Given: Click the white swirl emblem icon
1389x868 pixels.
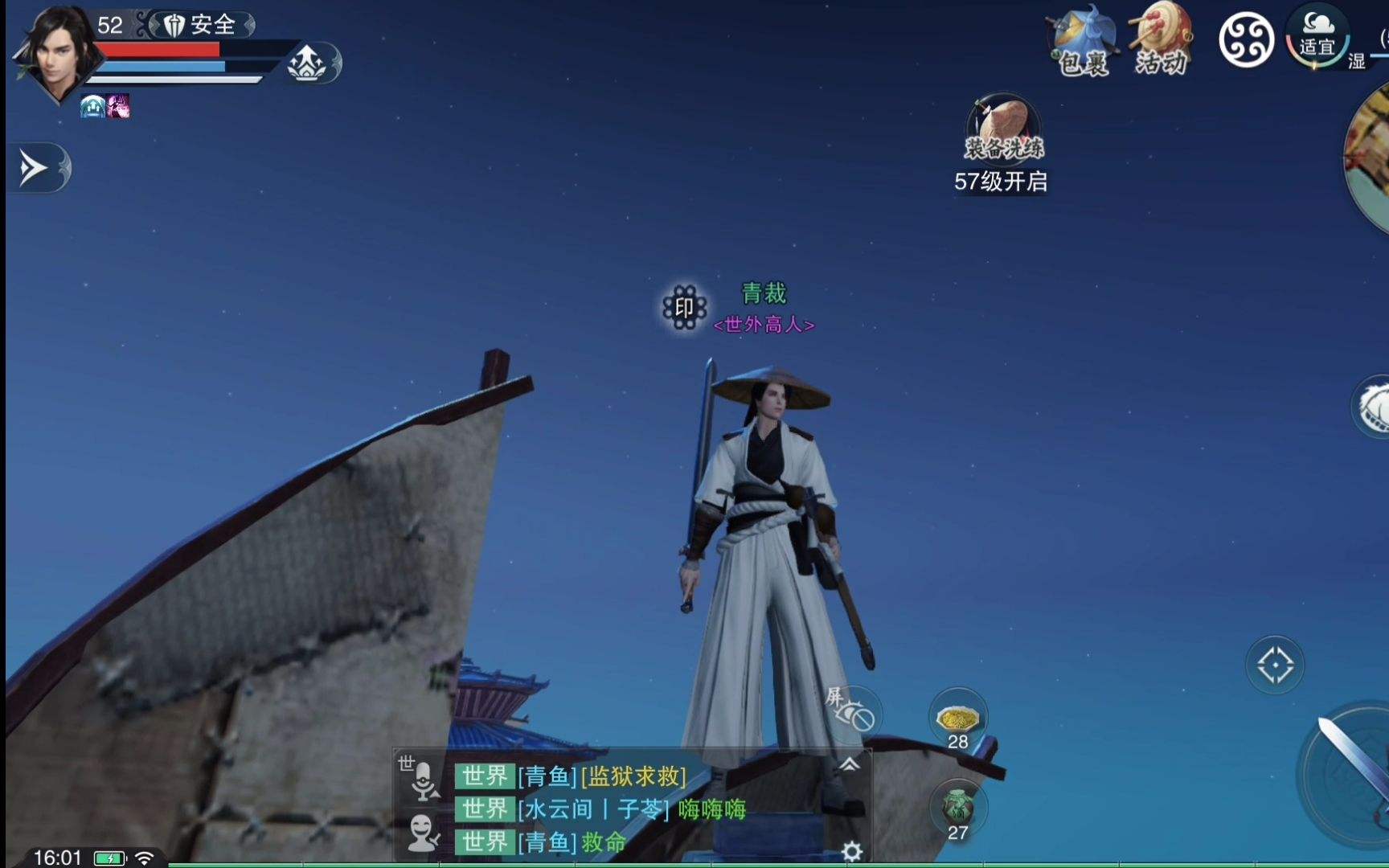Looking at the screenshot, I should click(1246, 40).
